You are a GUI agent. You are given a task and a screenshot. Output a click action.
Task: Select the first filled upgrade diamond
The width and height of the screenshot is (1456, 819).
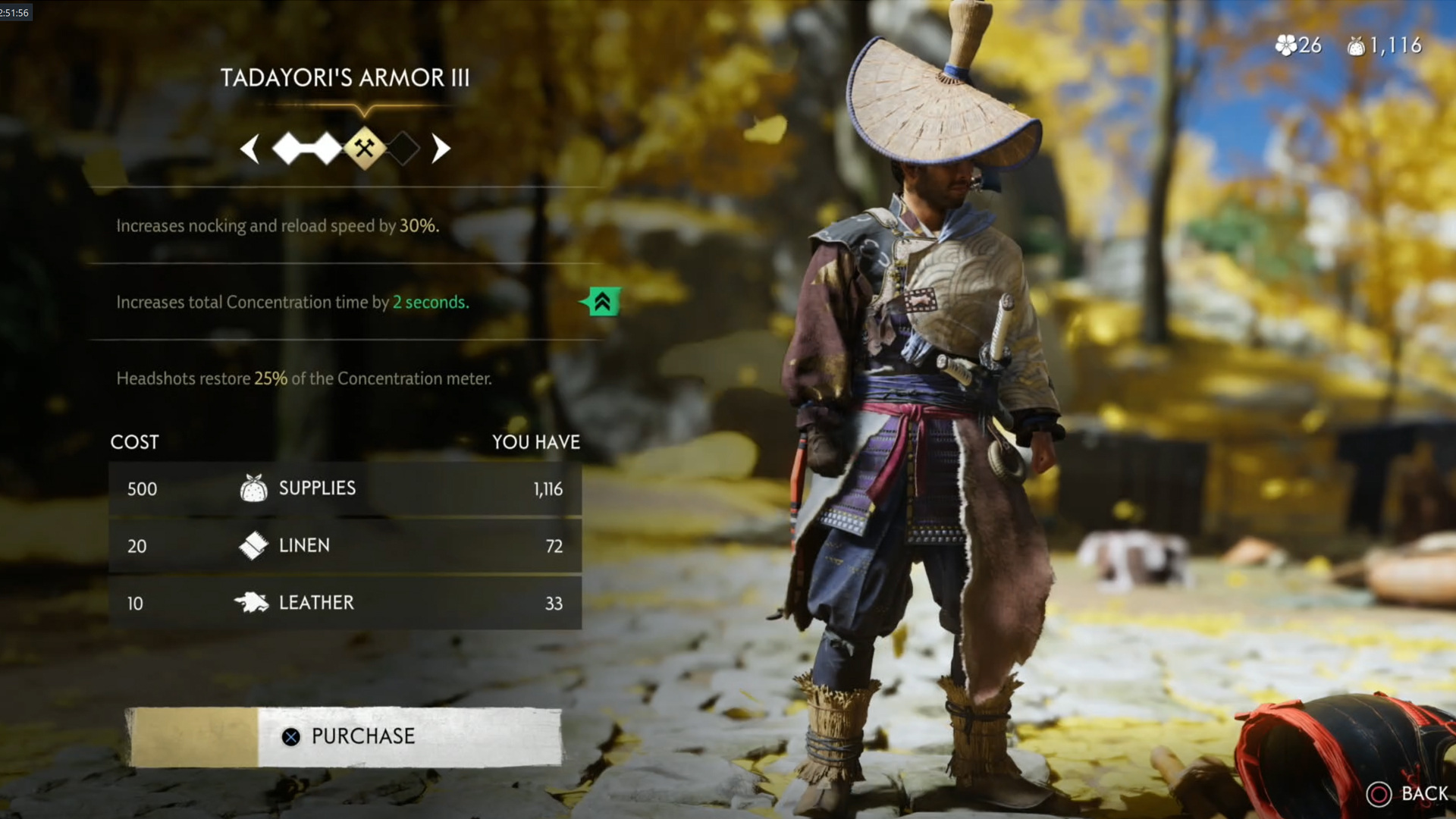[289, 148]
